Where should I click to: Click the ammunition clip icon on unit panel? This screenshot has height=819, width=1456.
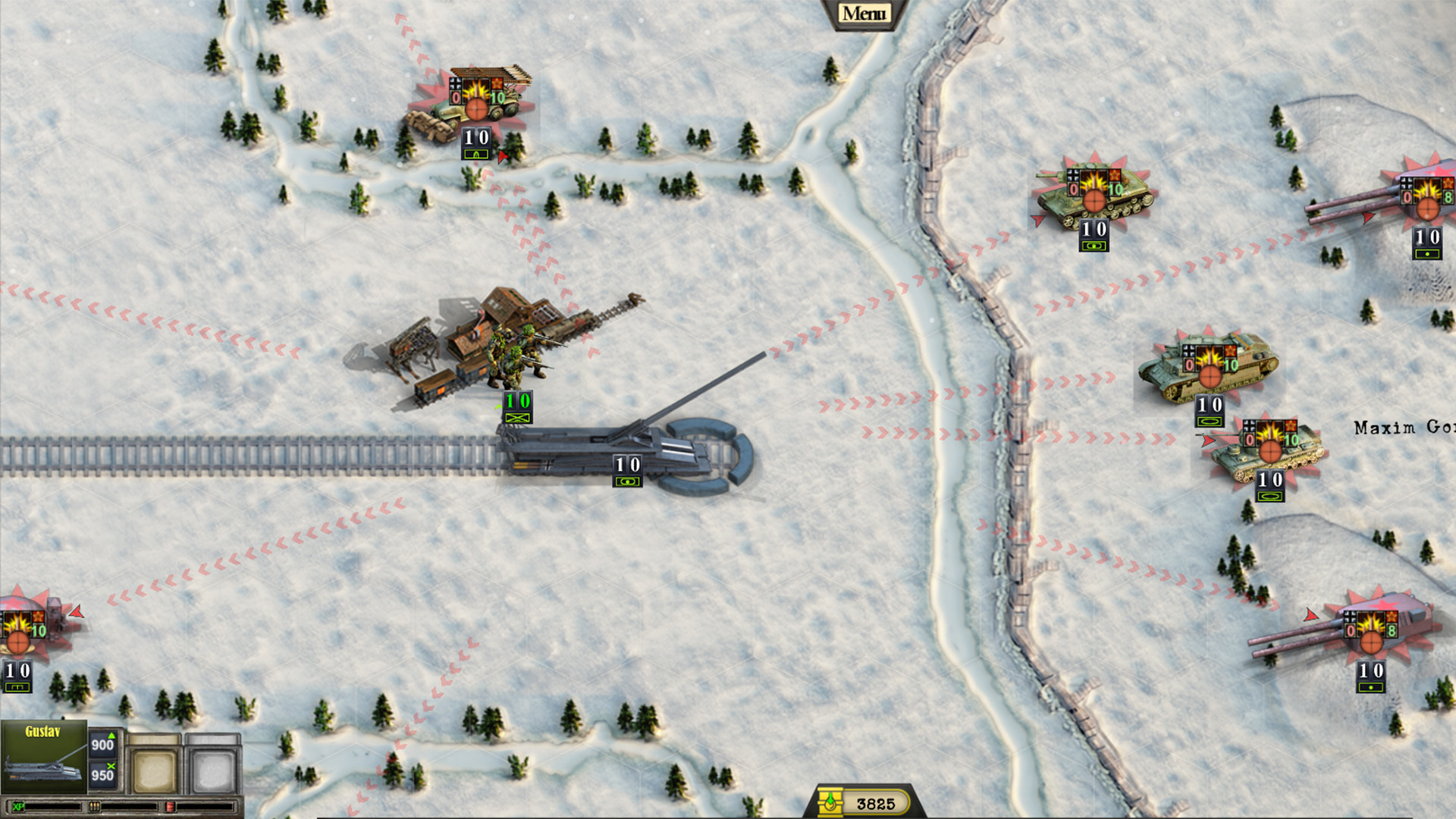[95, 806]
